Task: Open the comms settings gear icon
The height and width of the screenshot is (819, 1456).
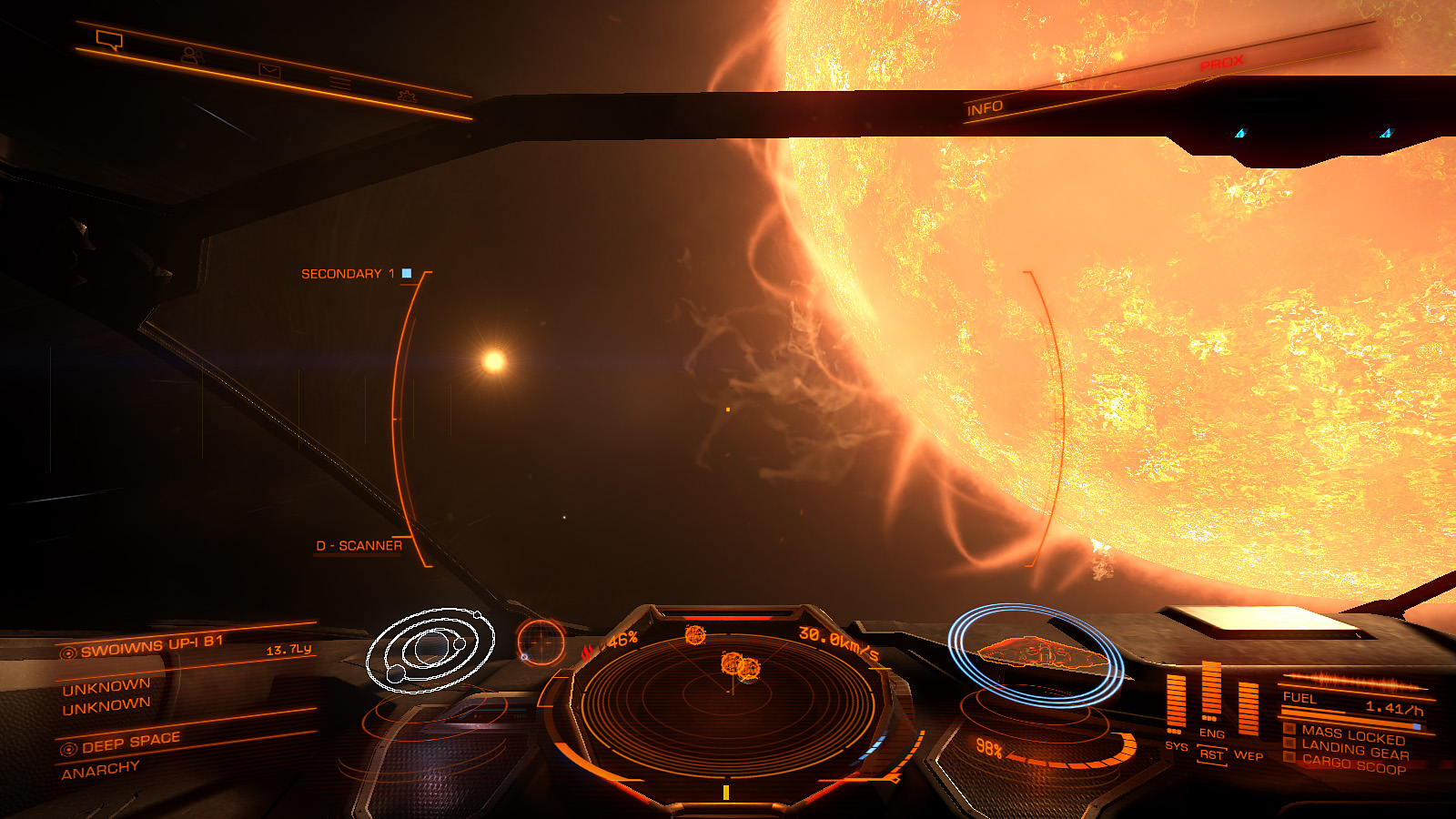Action: pyautogui.click(x=407, y=96)
